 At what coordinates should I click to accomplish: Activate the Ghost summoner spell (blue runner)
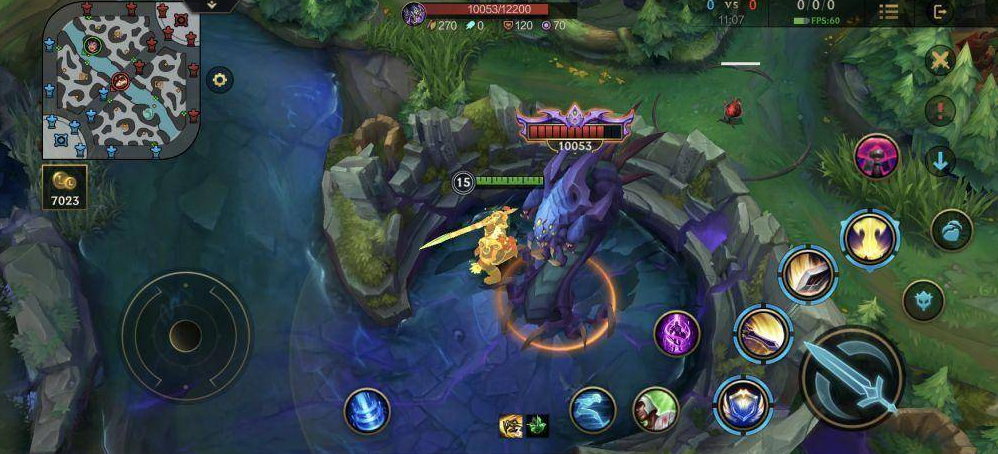click(x=592, y=410)
